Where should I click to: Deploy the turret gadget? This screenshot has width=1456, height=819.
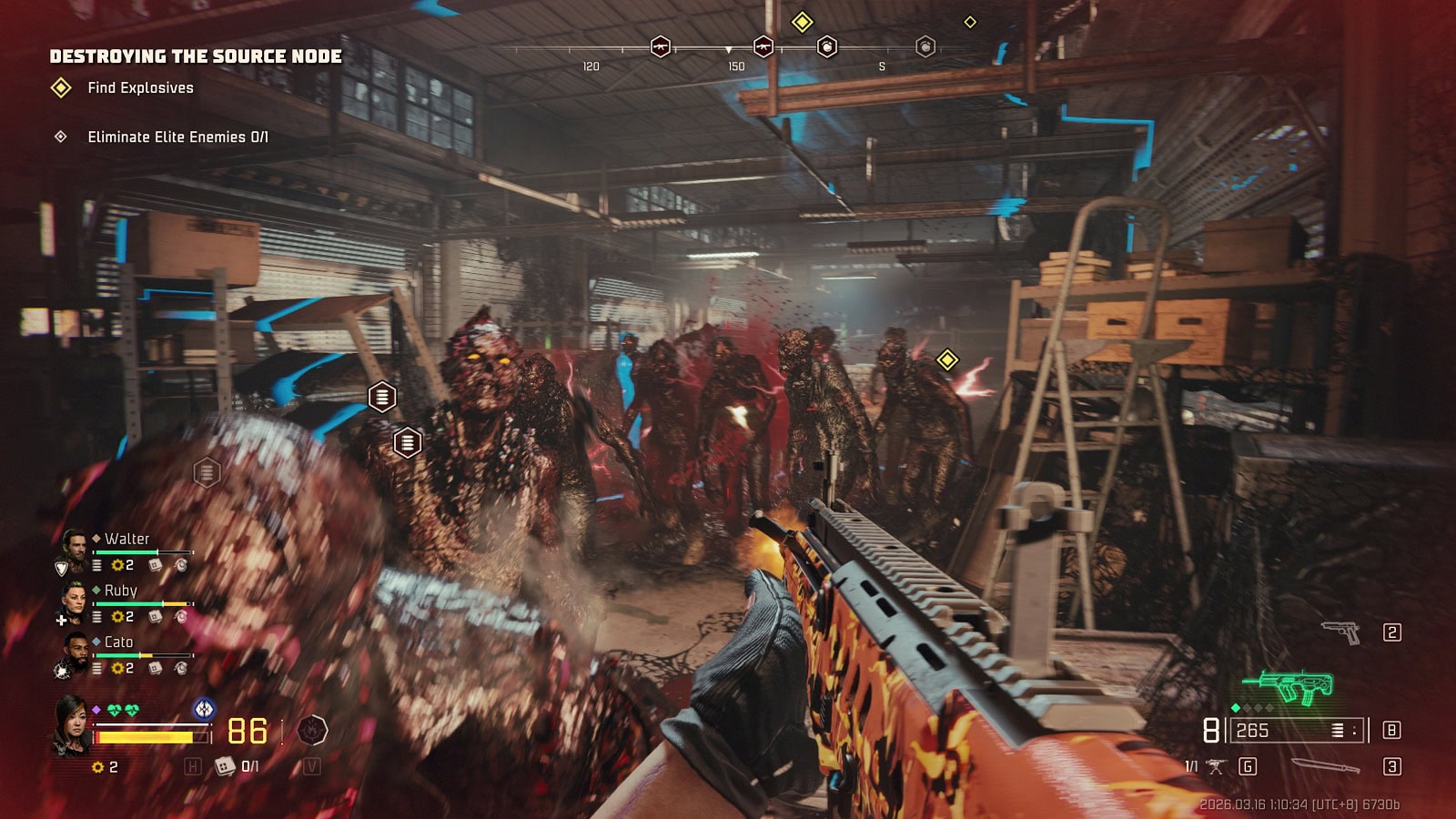click(x=1216, y=767)
